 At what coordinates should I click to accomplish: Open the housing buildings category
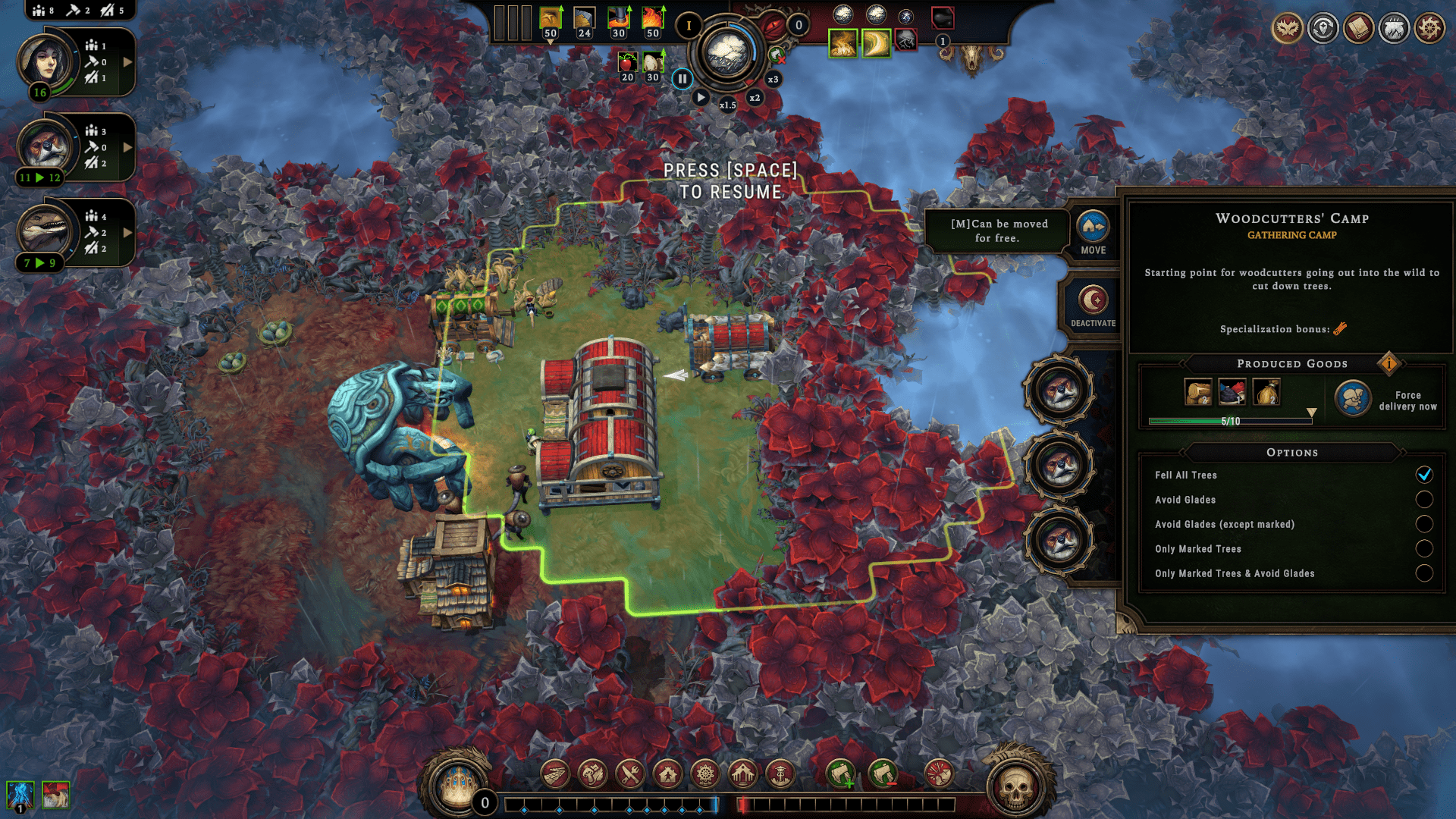pos(667,774)
